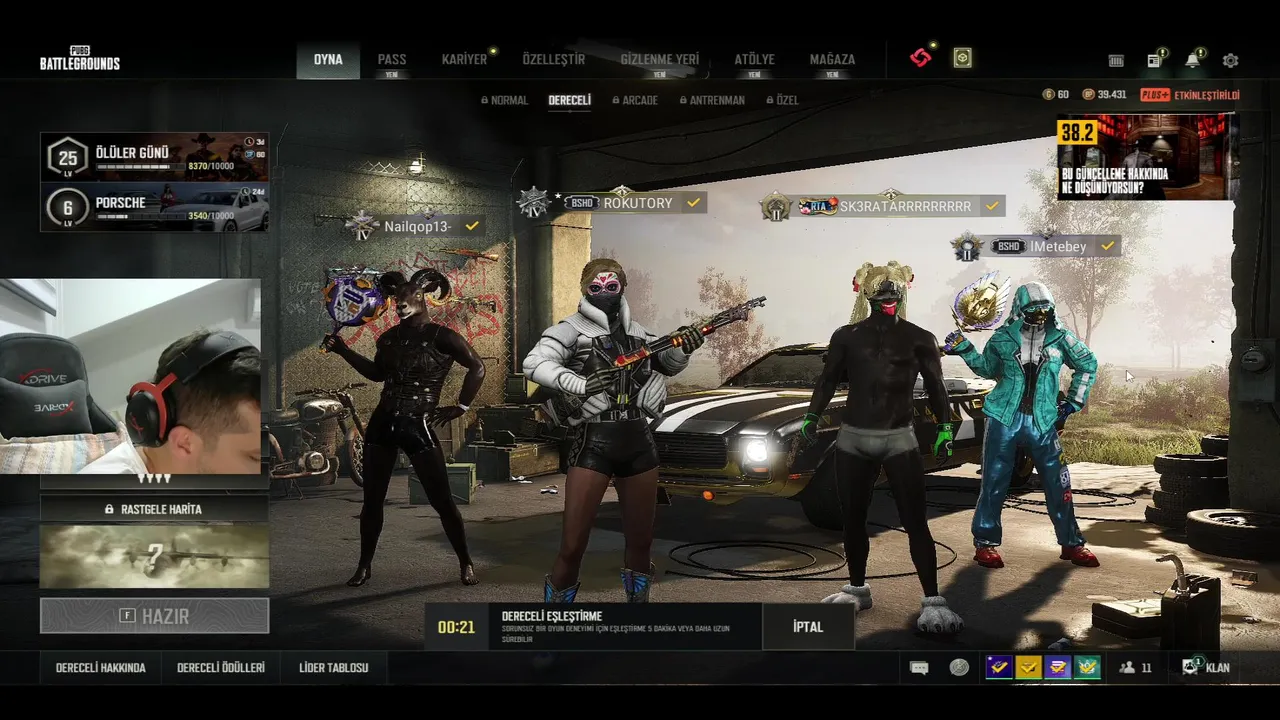This screenshot has height=720, width=1280.
Task: Open the PASS tab
Action: click(x=391, y=60)
